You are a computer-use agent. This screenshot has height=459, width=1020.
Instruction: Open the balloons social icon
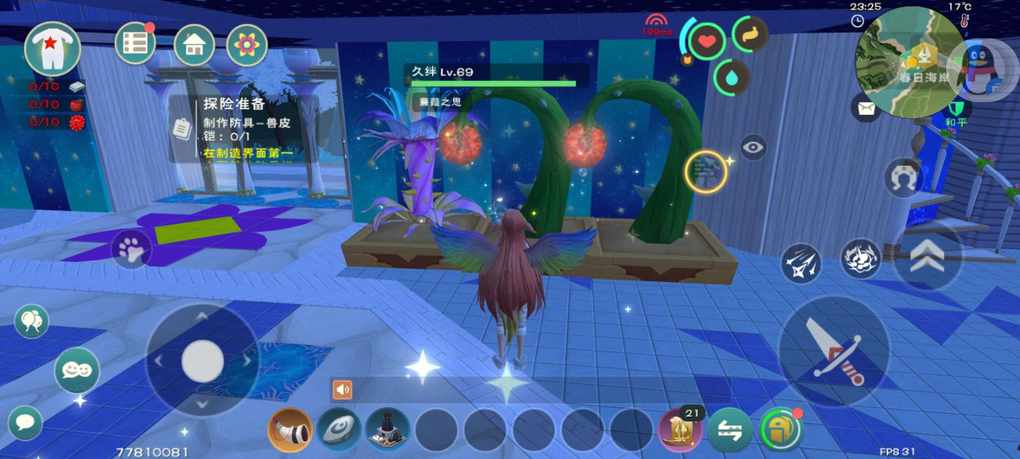pos(31,321)
